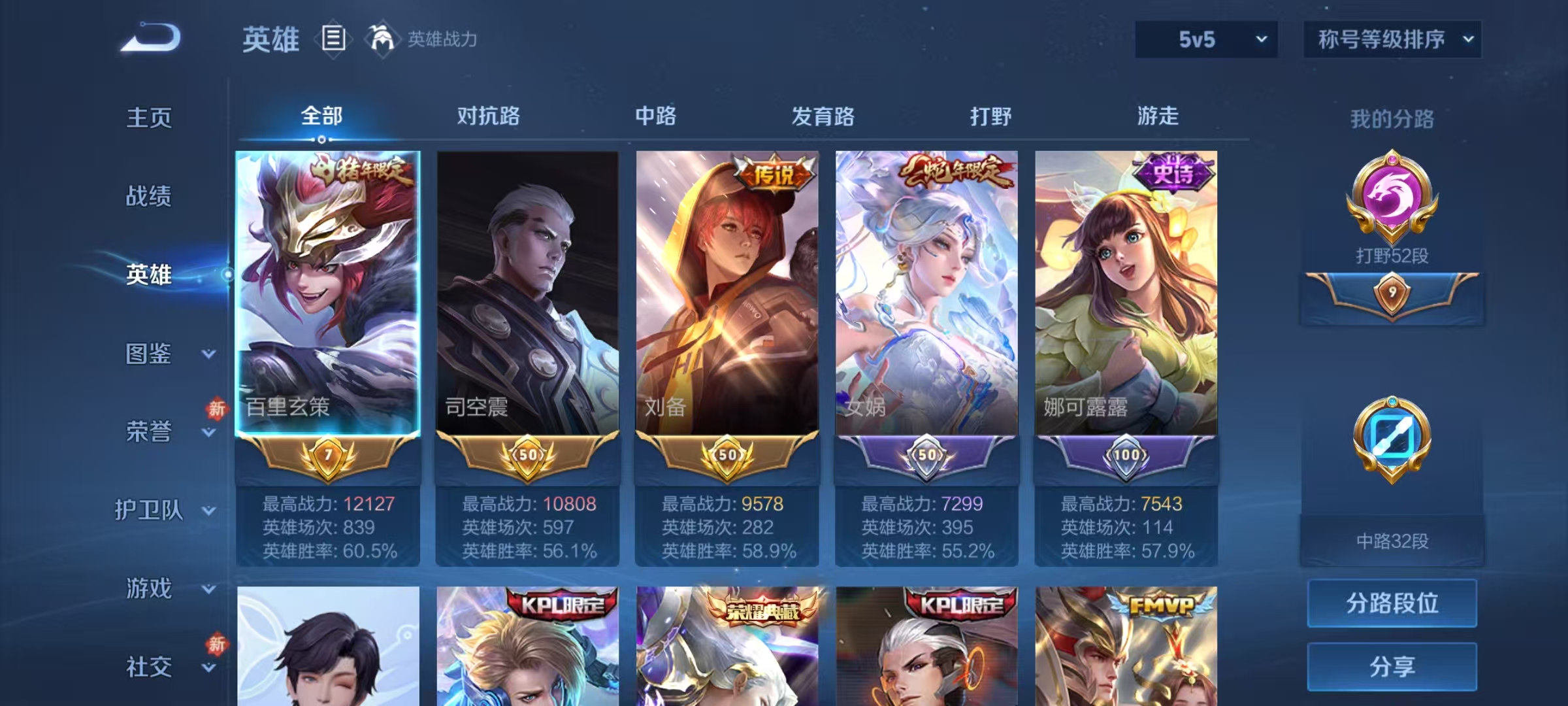Click the 分享 button
This screenshot has width=1568, height=706.
1392,665
